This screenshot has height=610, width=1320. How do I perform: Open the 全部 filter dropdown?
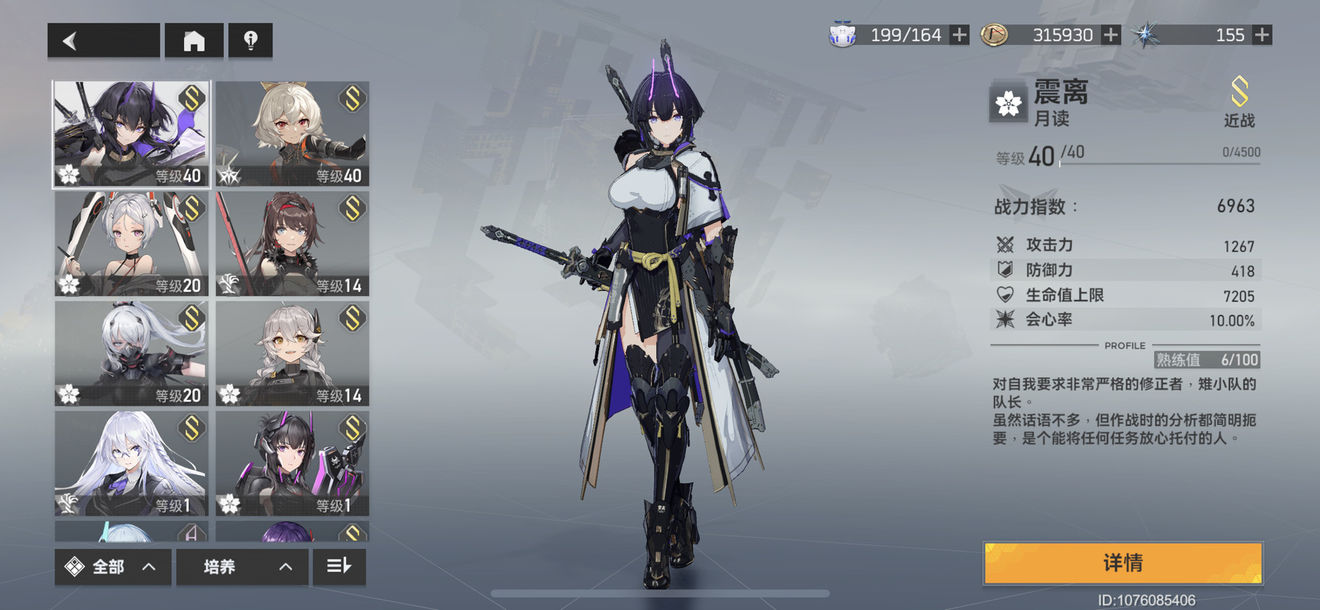click(x=112, y=567)
